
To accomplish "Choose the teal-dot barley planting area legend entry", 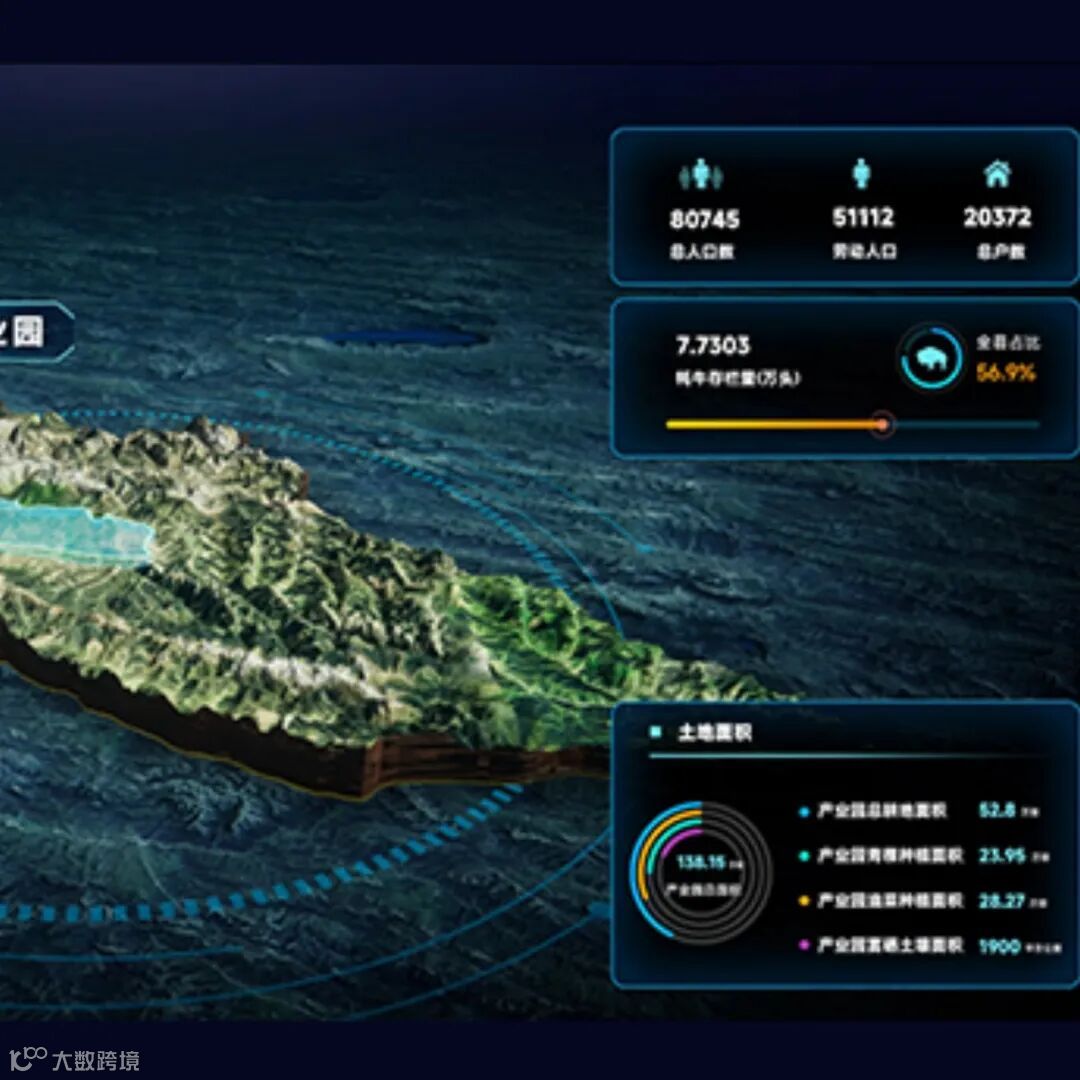I will [889, 856].
